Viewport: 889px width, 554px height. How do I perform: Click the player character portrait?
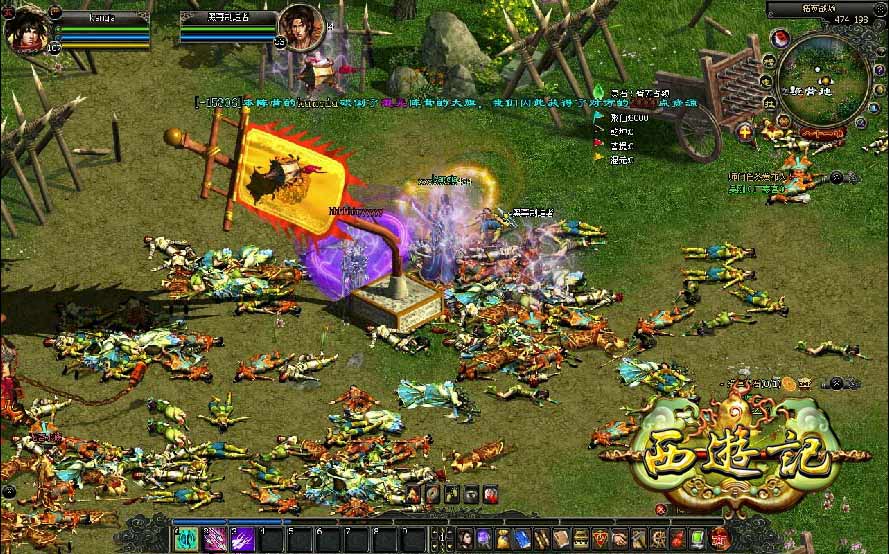pos(28,29)
